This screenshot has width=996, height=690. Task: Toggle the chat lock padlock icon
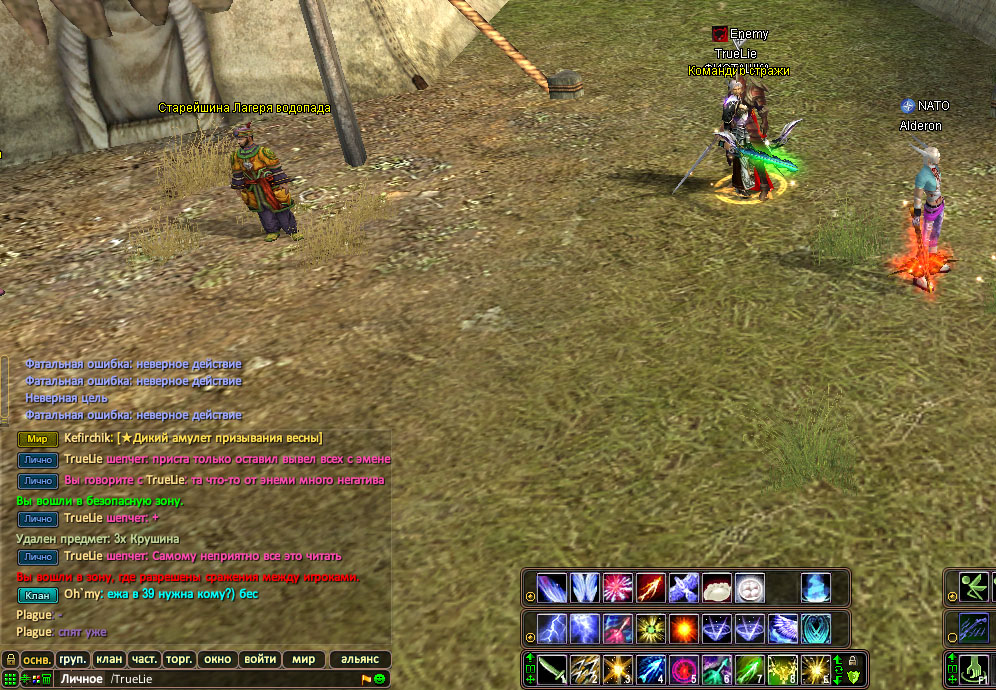click(11, 660)
